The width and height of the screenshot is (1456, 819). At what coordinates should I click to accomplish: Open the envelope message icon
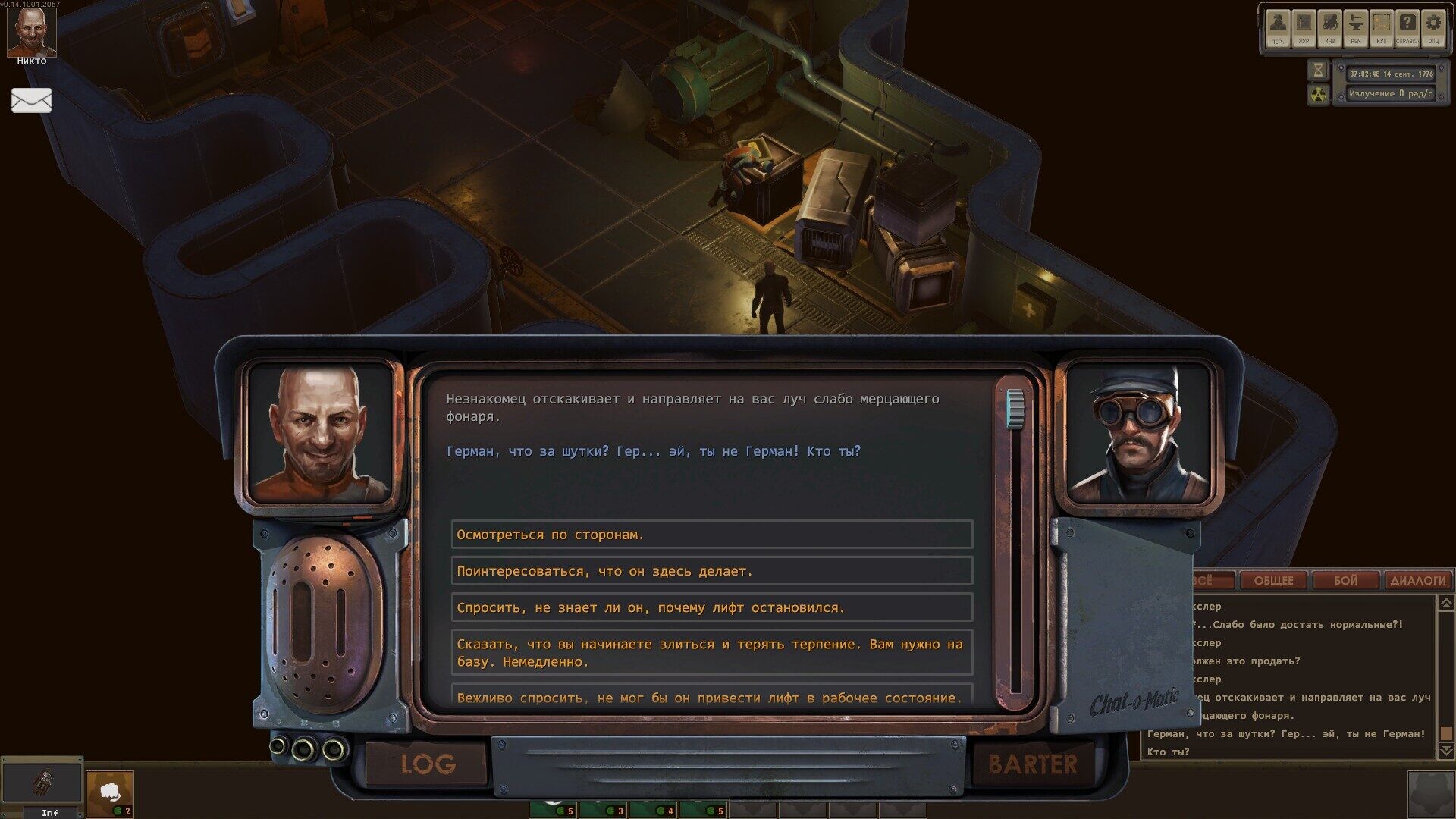pyautogui.click(x=31, y=100)
